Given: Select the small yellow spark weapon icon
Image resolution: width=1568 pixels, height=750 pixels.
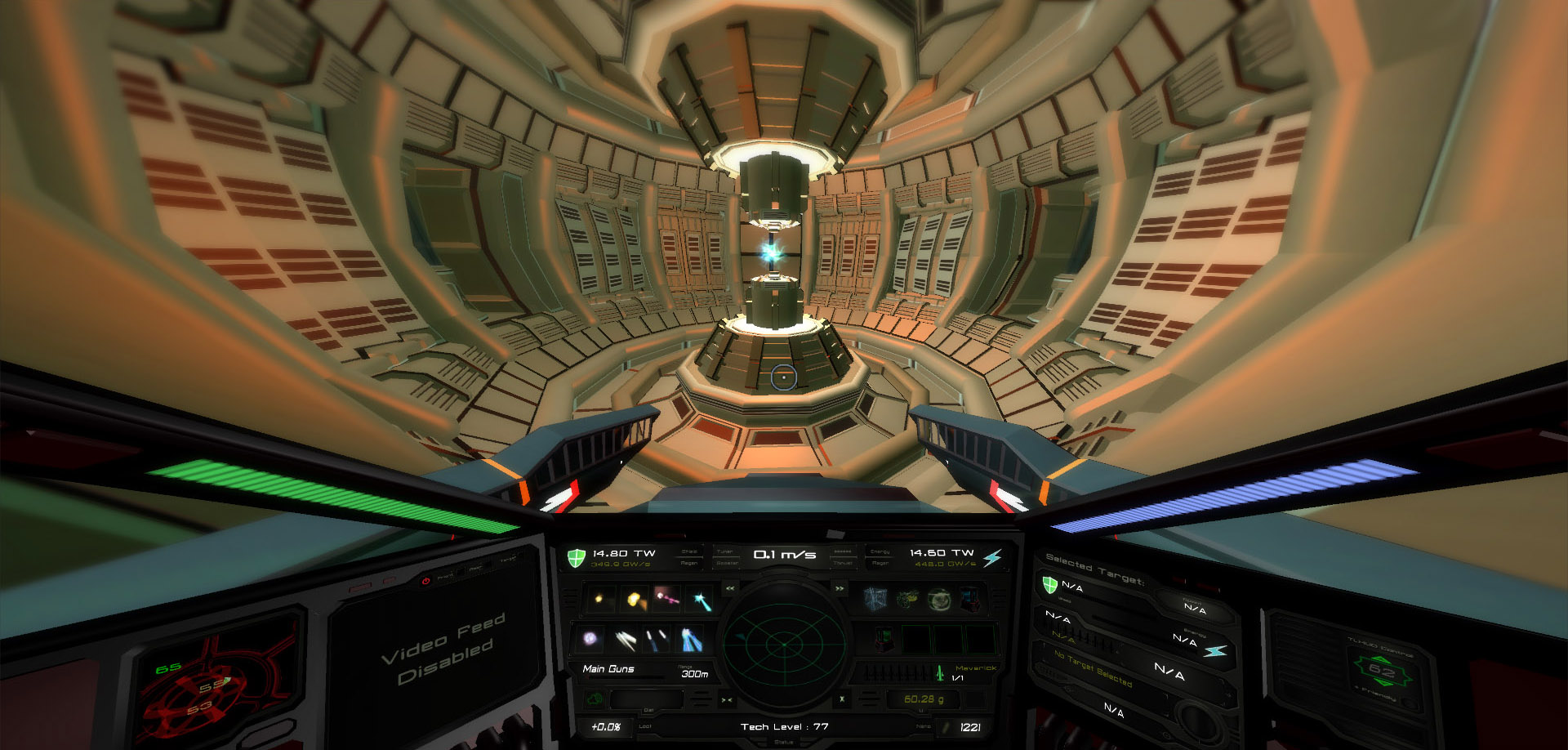Looking at the screenshot, I should (x=599, y=600).
